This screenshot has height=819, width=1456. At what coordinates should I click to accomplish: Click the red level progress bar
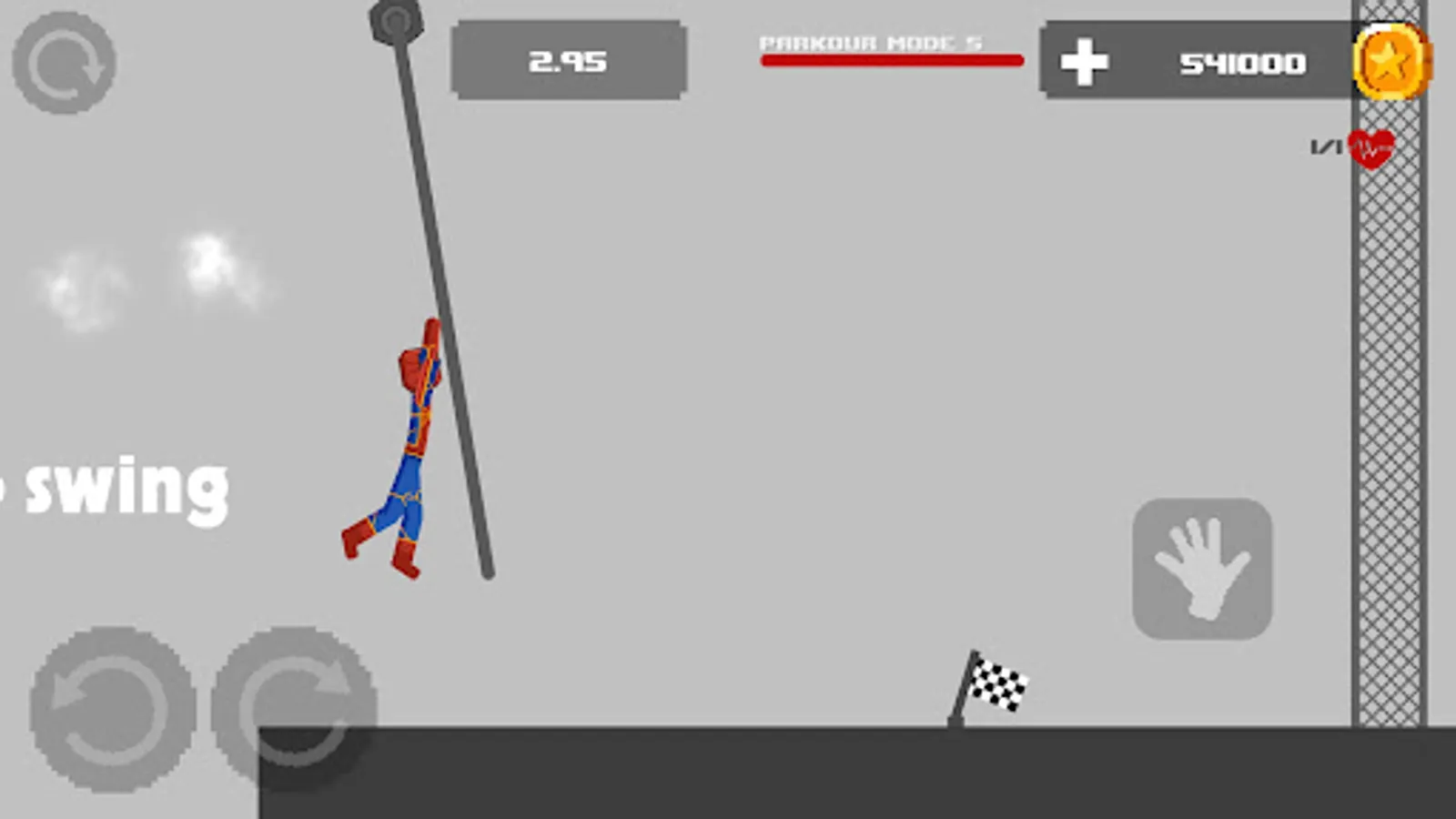(890, 59)
